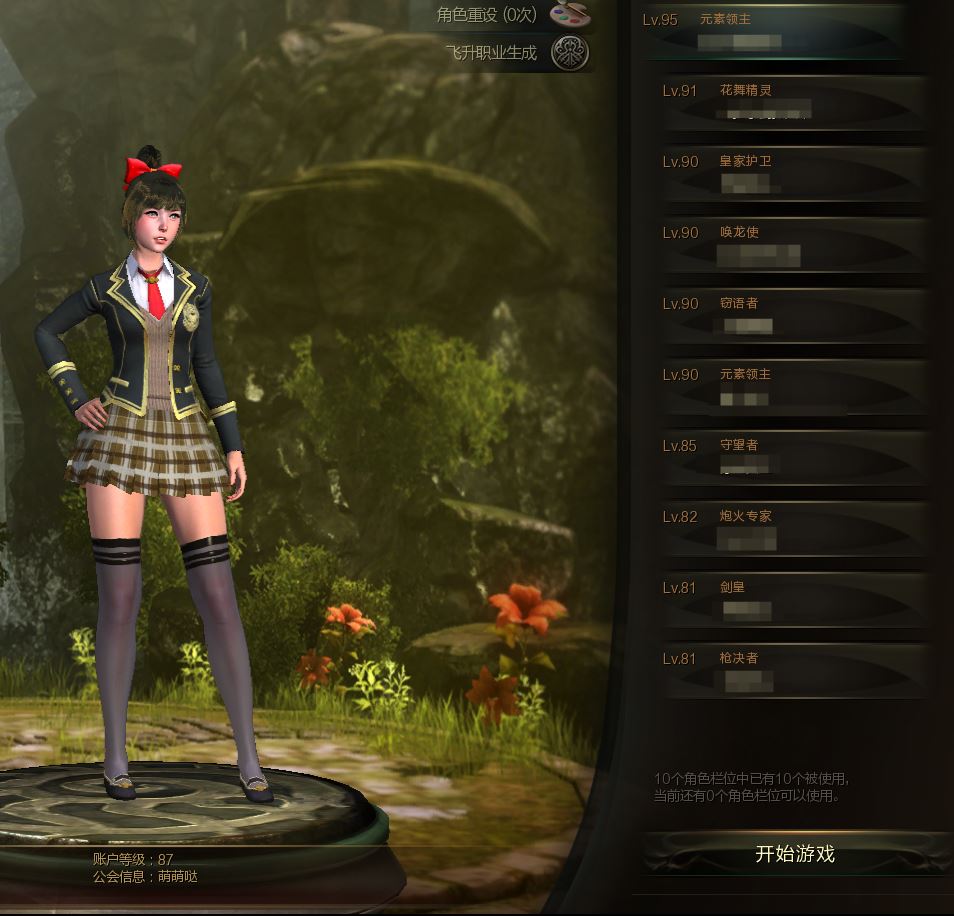The height and width of the screenshot is (916, 954).
Task: Pick the Lv.82 炮火专家 character
Action: coord(795,528)
